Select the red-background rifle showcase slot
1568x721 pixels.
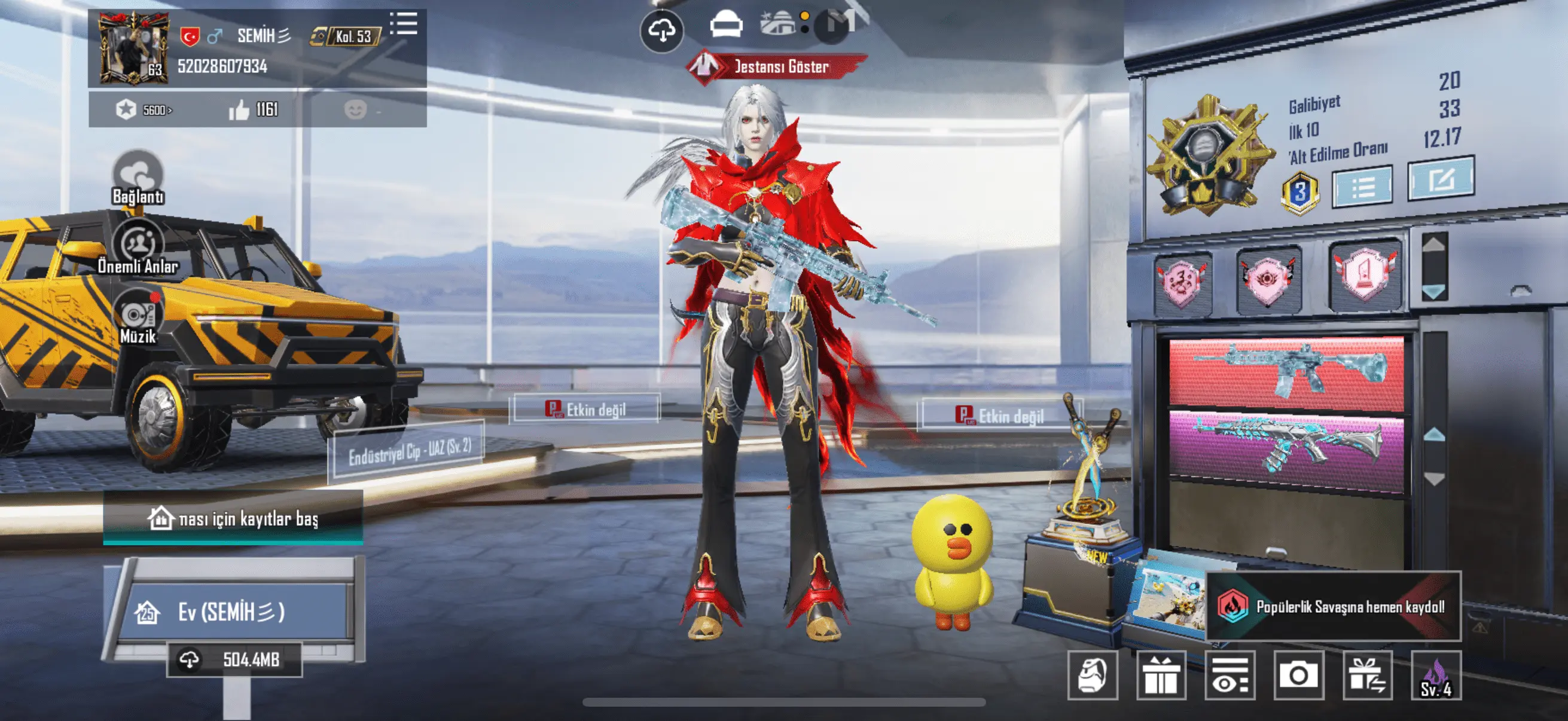tap(1286, 371)
